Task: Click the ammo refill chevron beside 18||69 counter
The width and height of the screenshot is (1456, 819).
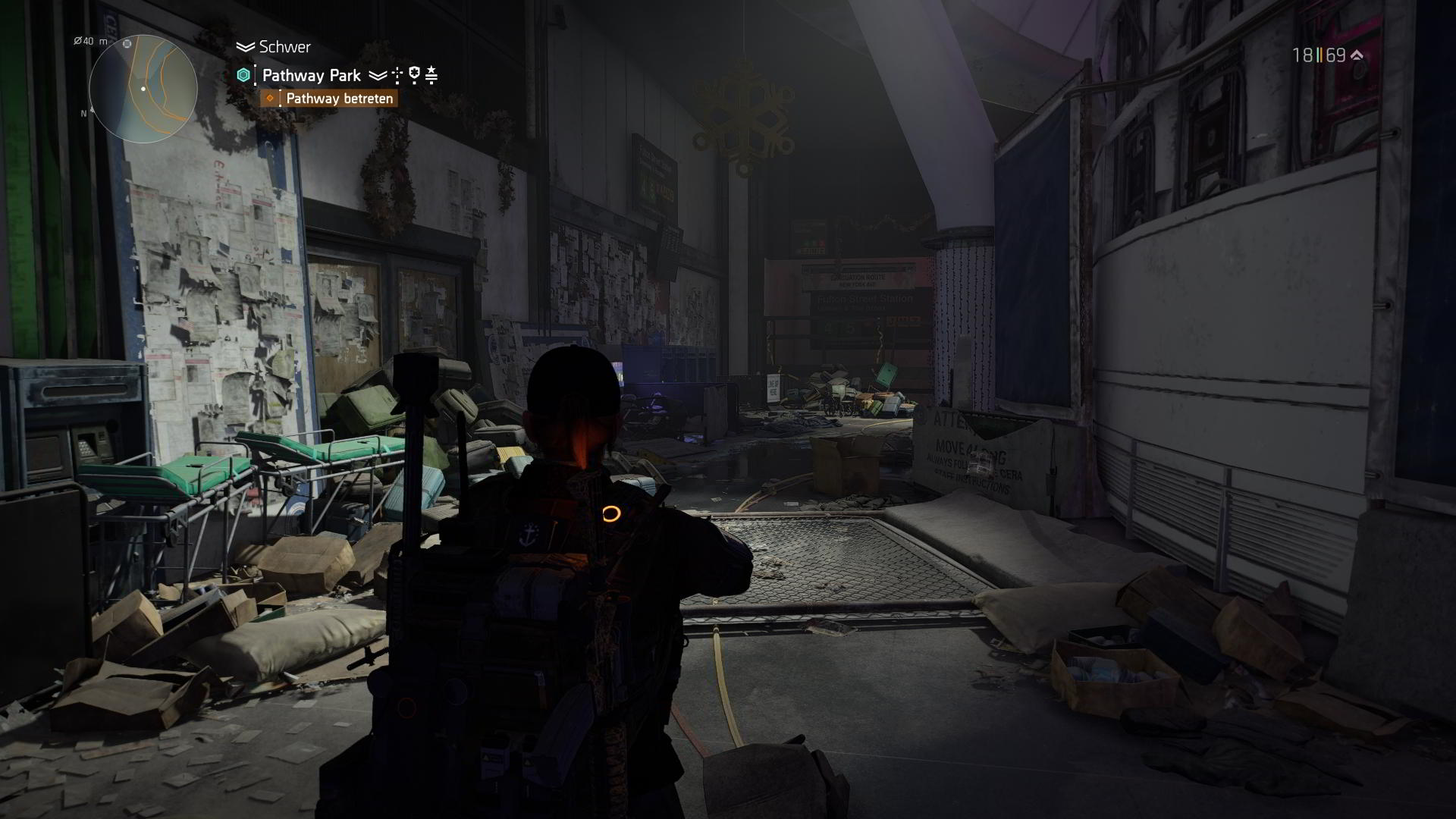Action: click(1357, 55)
